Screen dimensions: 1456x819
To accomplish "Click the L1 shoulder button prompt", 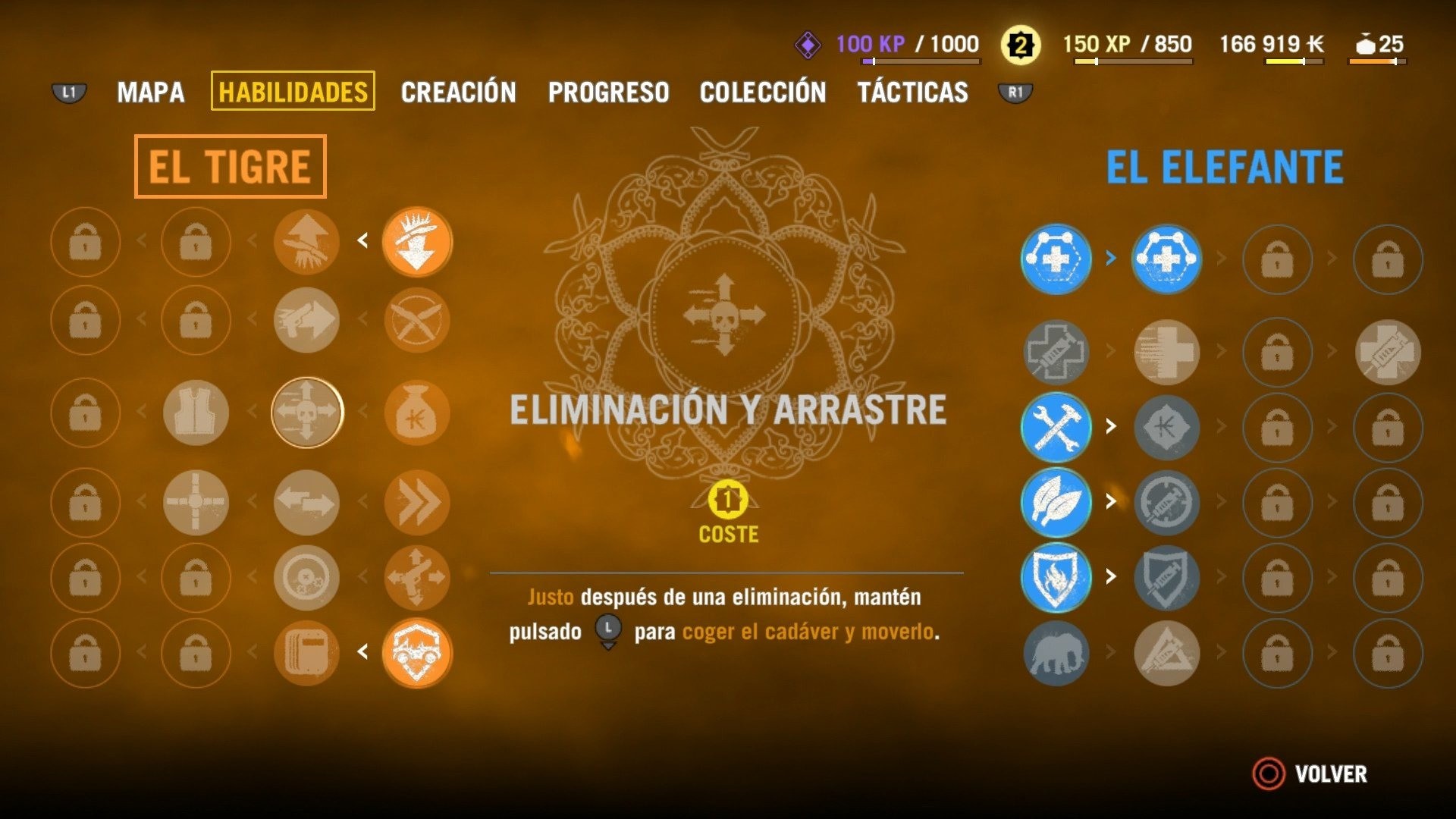I will coord(67,92).
